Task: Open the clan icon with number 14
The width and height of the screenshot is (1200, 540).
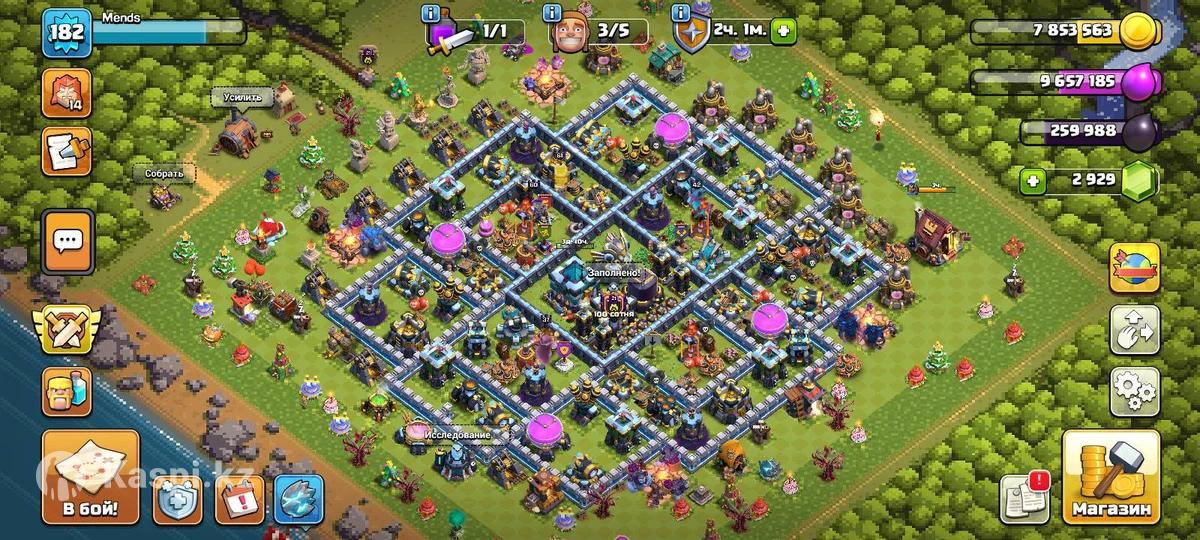Action: click(x=66, y=93)
